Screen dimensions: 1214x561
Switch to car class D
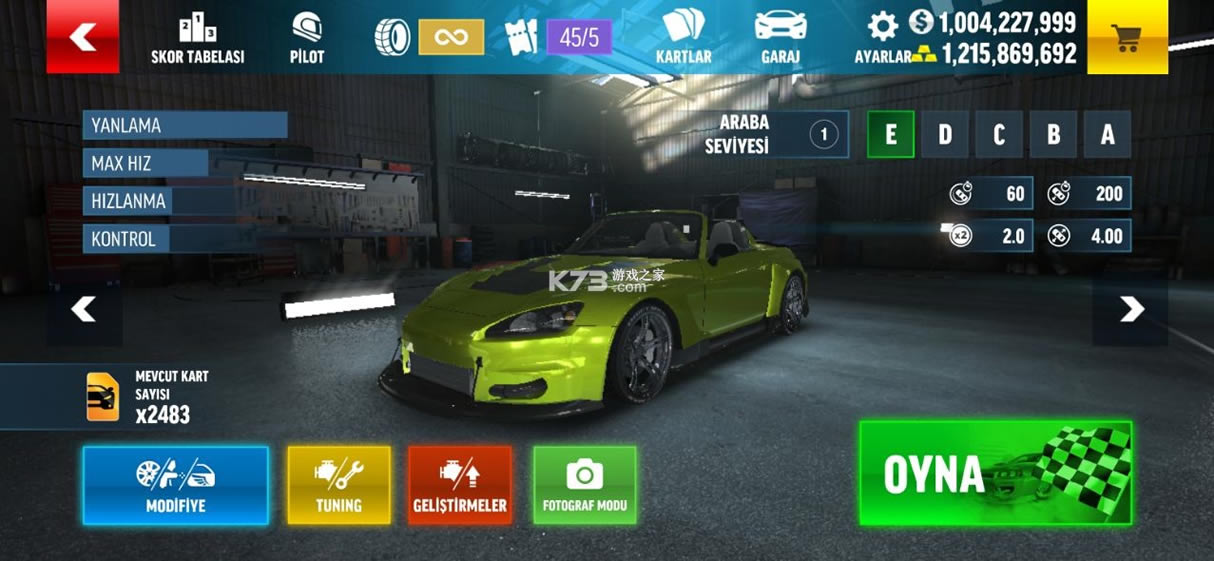tap(944, 135)
